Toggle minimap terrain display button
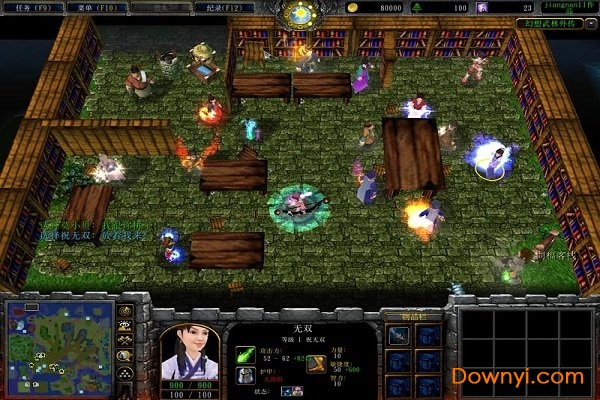Image resolution: width=600 pixels, height=400 pixels. pyautogui.click(x=125, y=325)
